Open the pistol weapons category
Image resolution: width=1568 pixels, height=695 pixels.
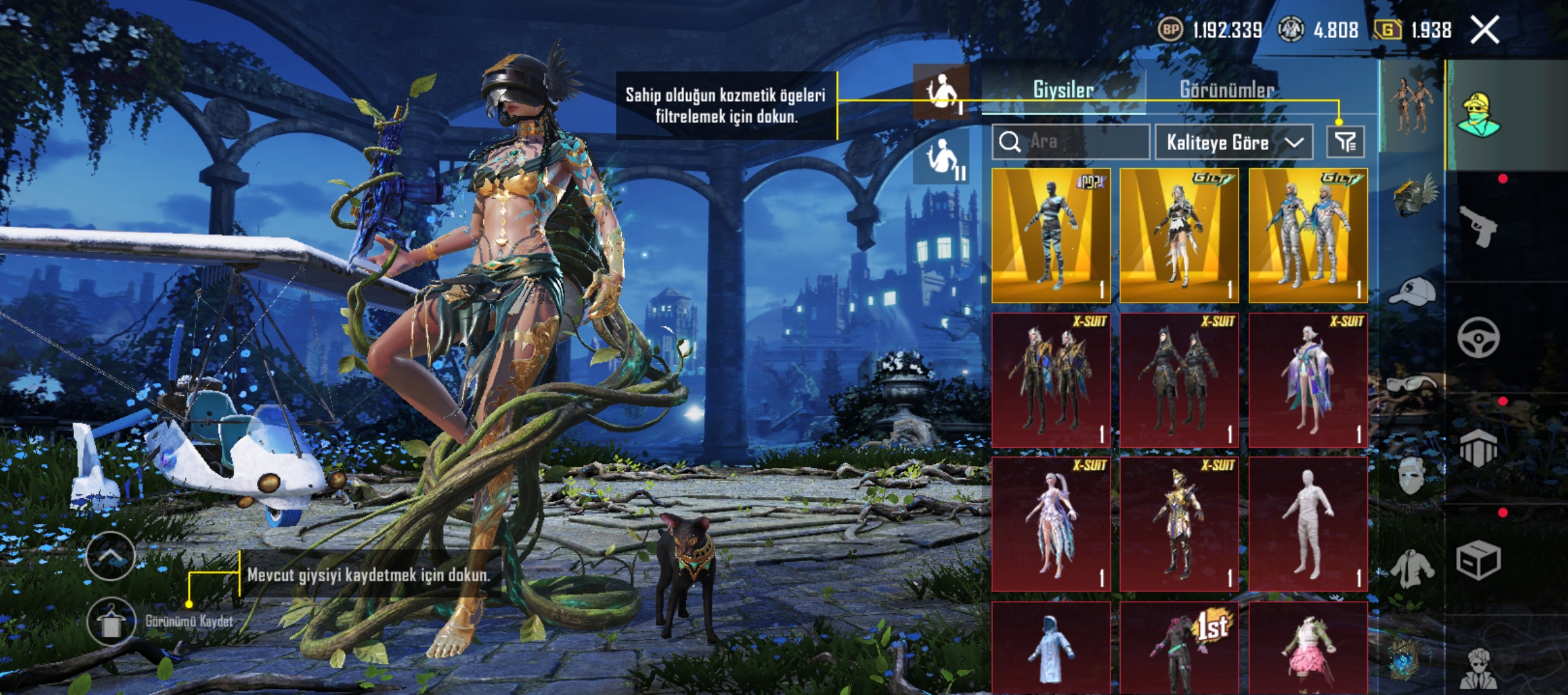pyautogui.click(x=1478, y=226)
